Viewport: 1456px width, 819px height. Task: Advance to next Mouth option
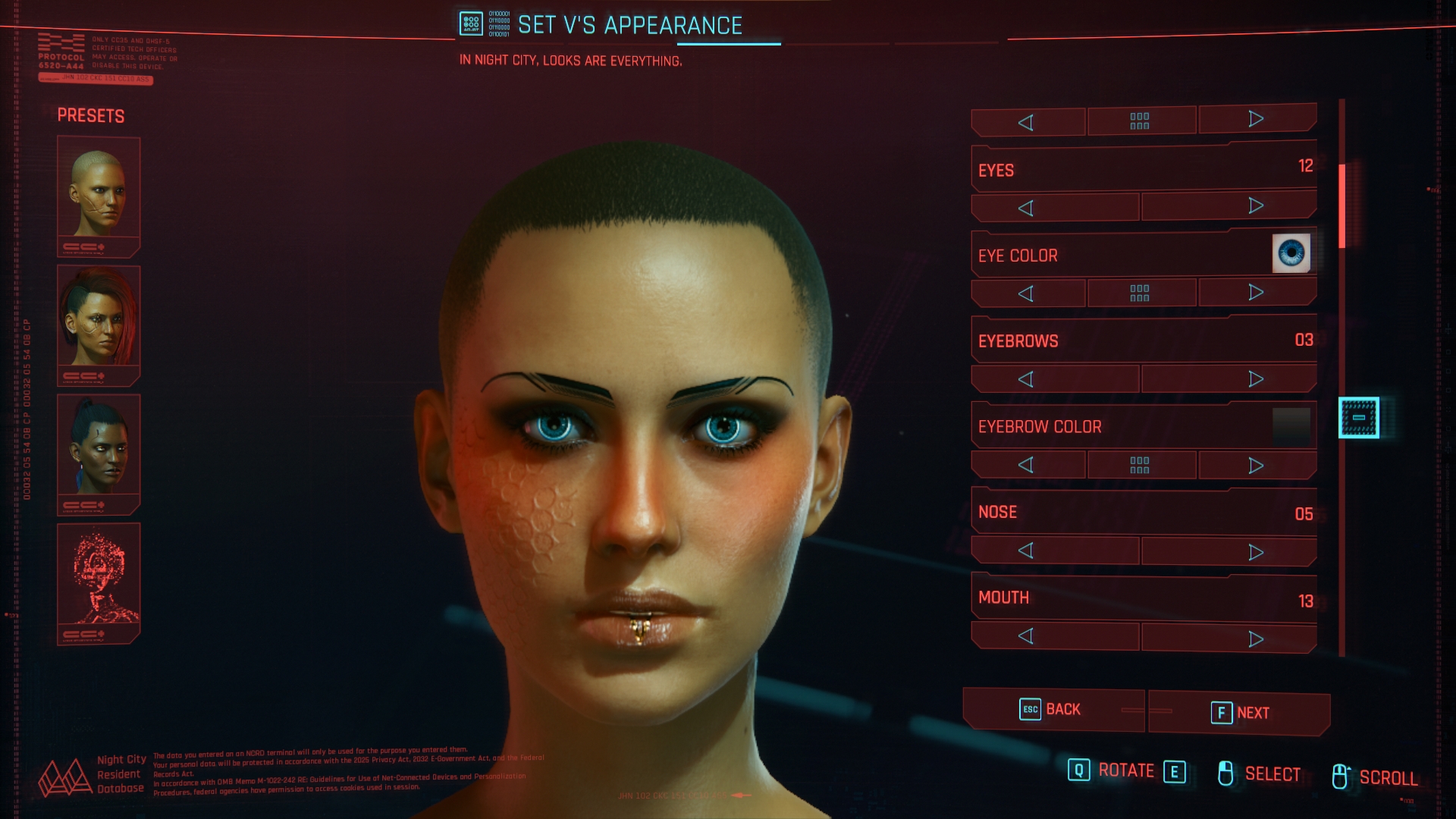1256,639
